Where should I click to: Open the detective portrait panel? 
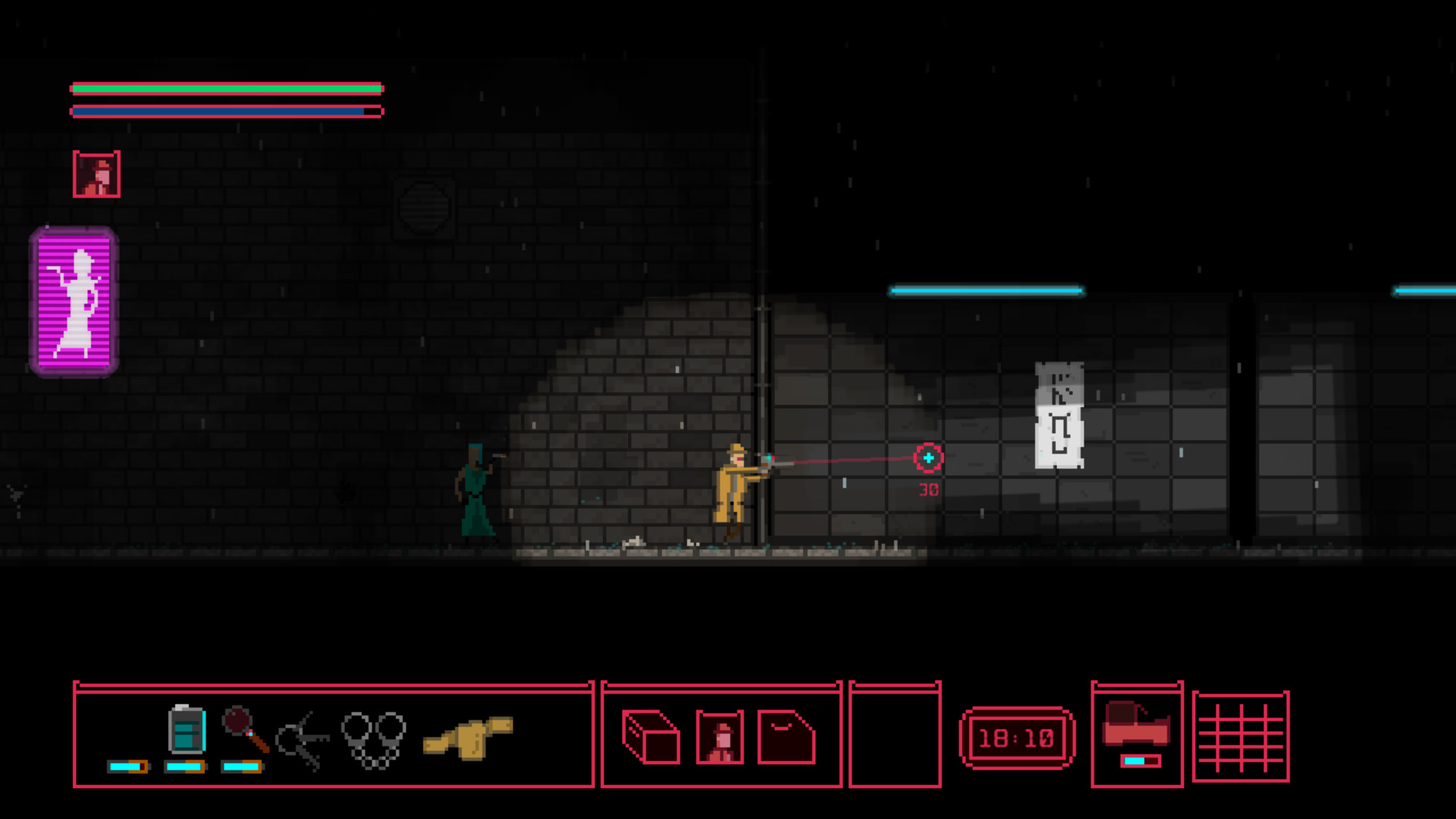(x=720, y=736)
